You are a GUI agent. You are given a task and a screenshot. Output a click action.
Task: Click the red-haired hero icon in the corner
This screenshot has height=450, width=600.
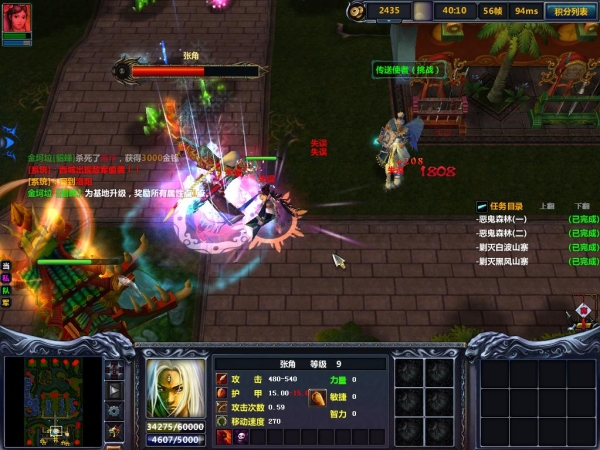(x=16, y=19)
